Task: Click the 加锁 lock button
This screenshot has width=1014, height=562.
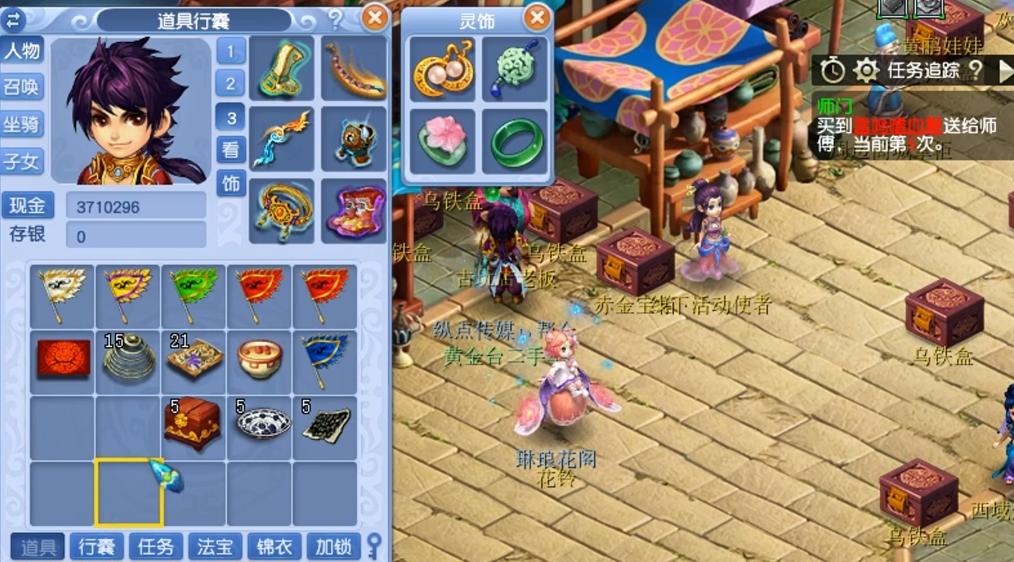Action: point(333,546)
